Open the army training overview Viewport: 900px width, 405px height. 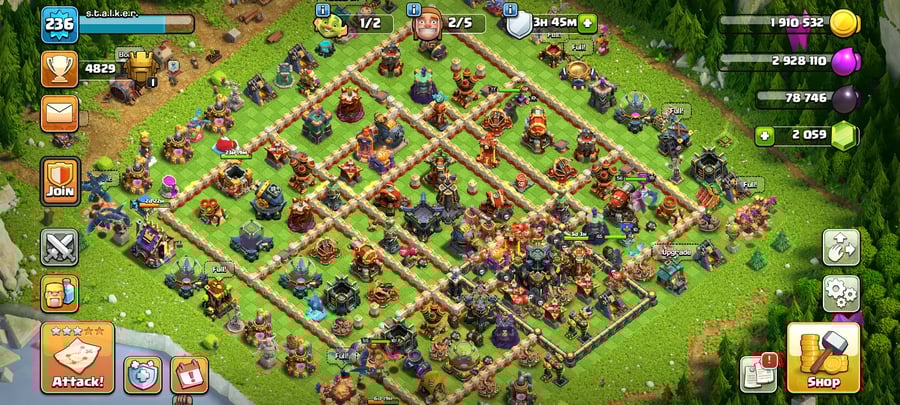(x=59, y=293)
